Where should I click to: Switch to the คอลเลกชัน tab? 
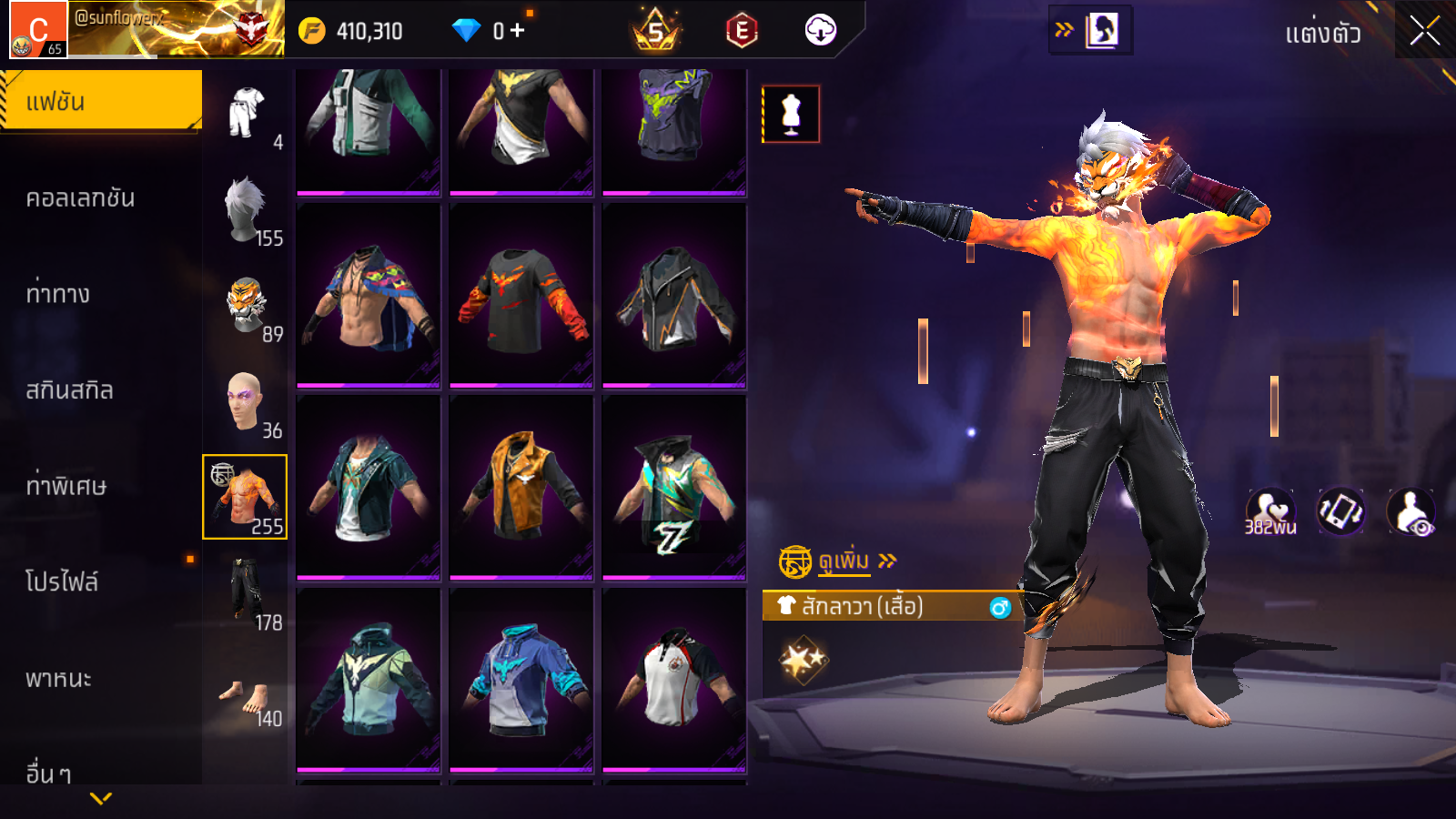81,197
